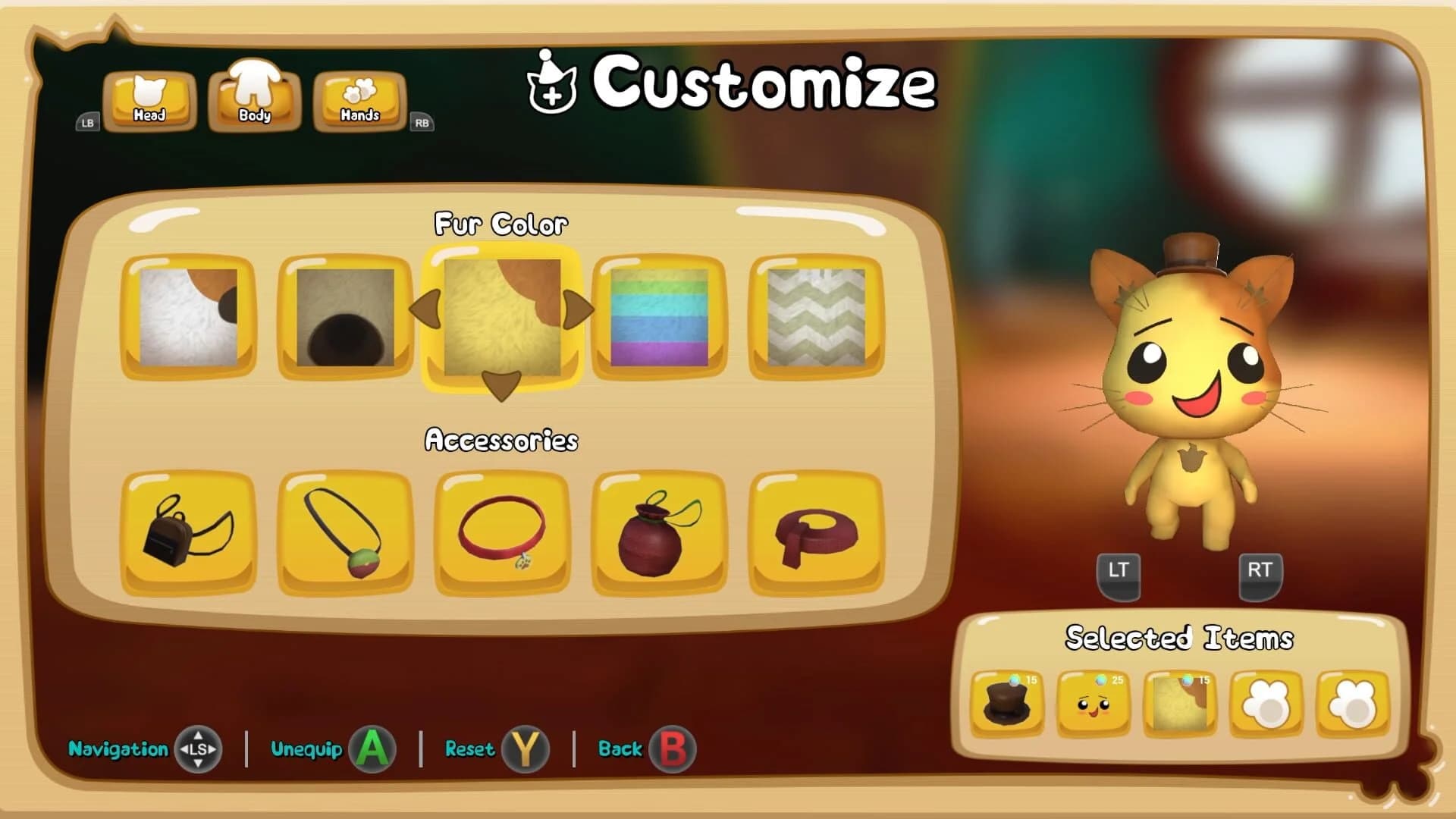Open the Body category button at top
Viewport: 1456px width, 819px height.
[253, 97]
